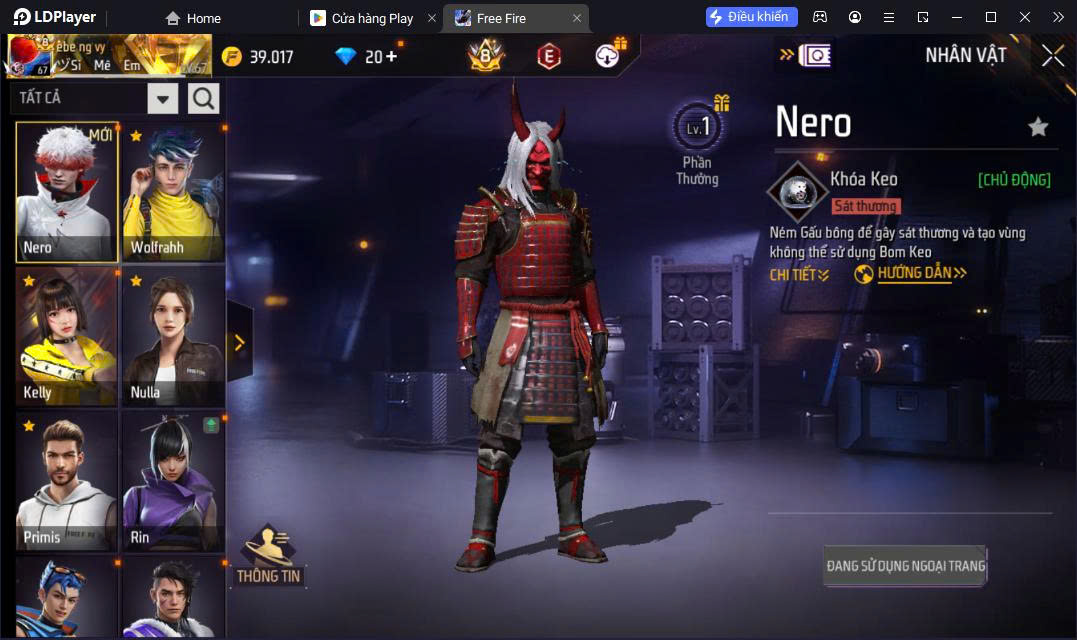The image size is (1077, 640).
Task: Expand CHI TIẾT skill details
Action: [799, 275]
